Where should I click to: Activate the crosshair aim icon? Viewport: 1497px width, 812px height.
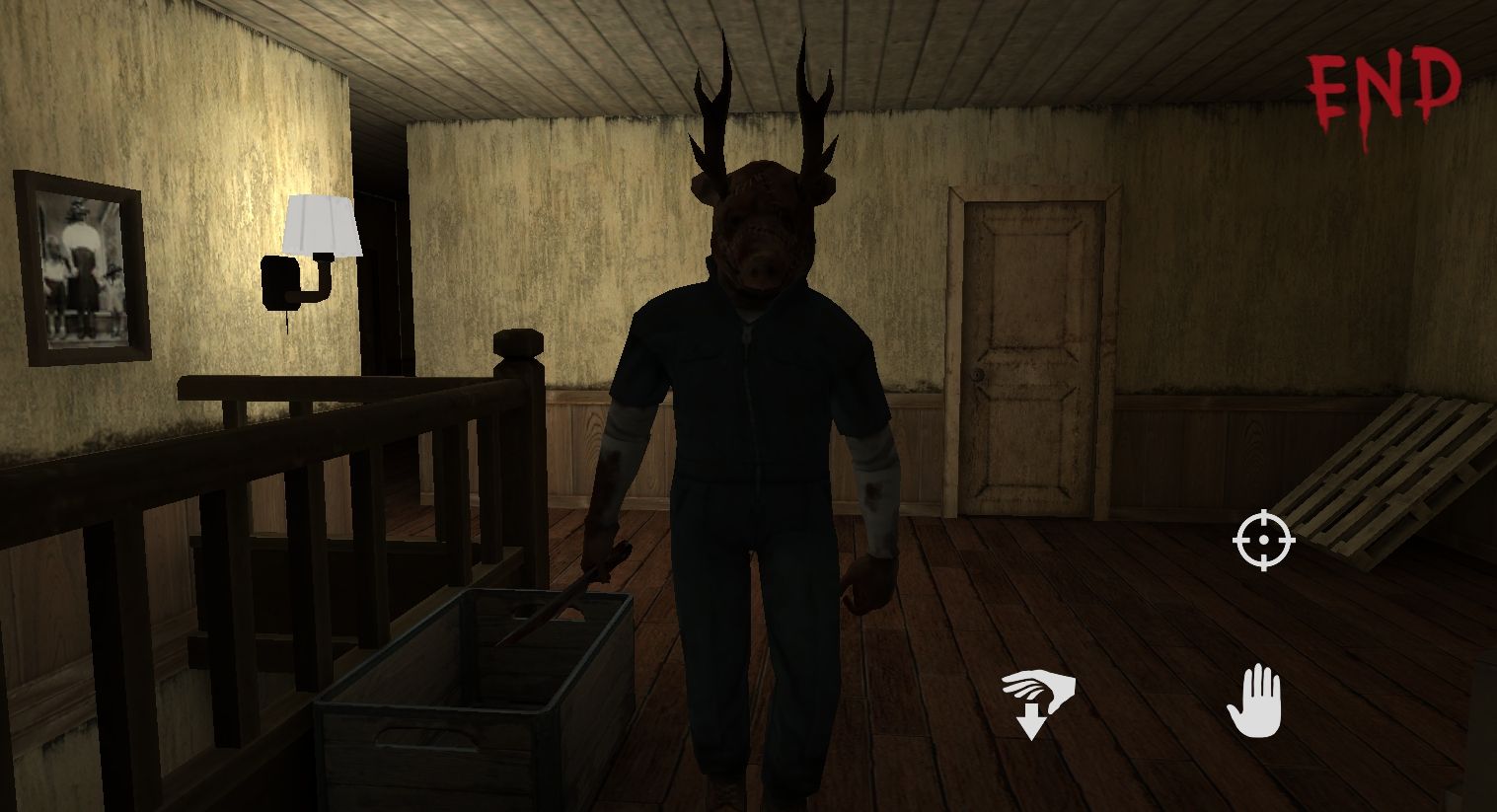tap(1263, 541)
